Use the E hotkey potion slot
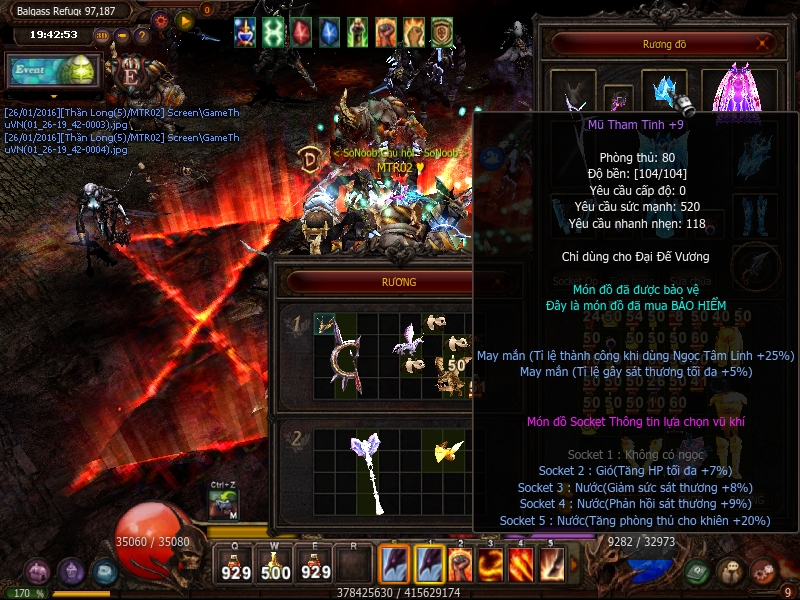 coord(316,566)
